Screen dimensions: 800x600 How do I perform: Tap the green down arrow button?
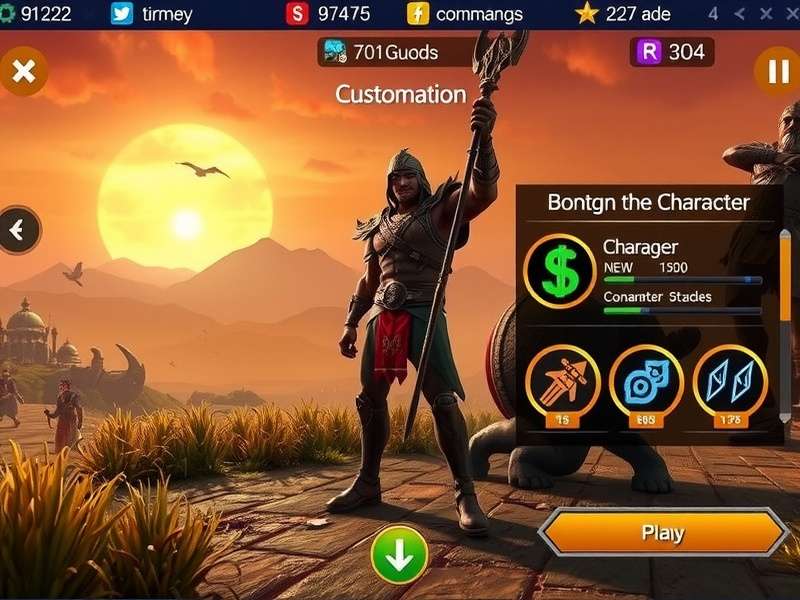pyautogui.click(x=399, y=555)
